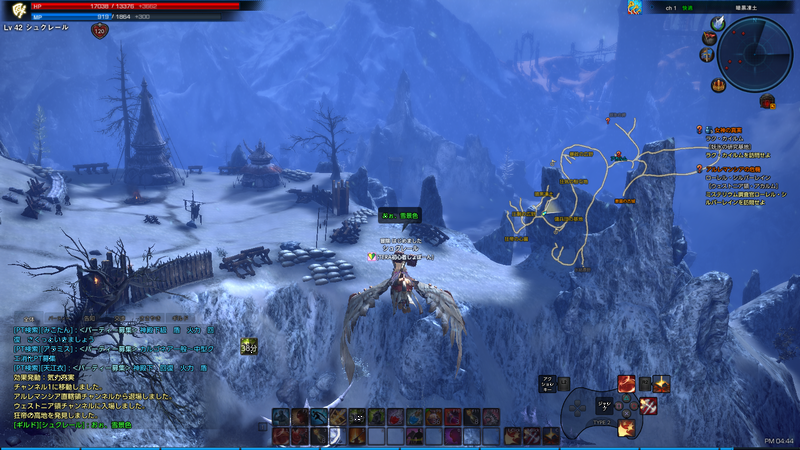The height and width of the screenshot is (450, 800).
Task: Click the guild chat message from シュクレール
Action: pyautogui.click(x=75, y=424)
